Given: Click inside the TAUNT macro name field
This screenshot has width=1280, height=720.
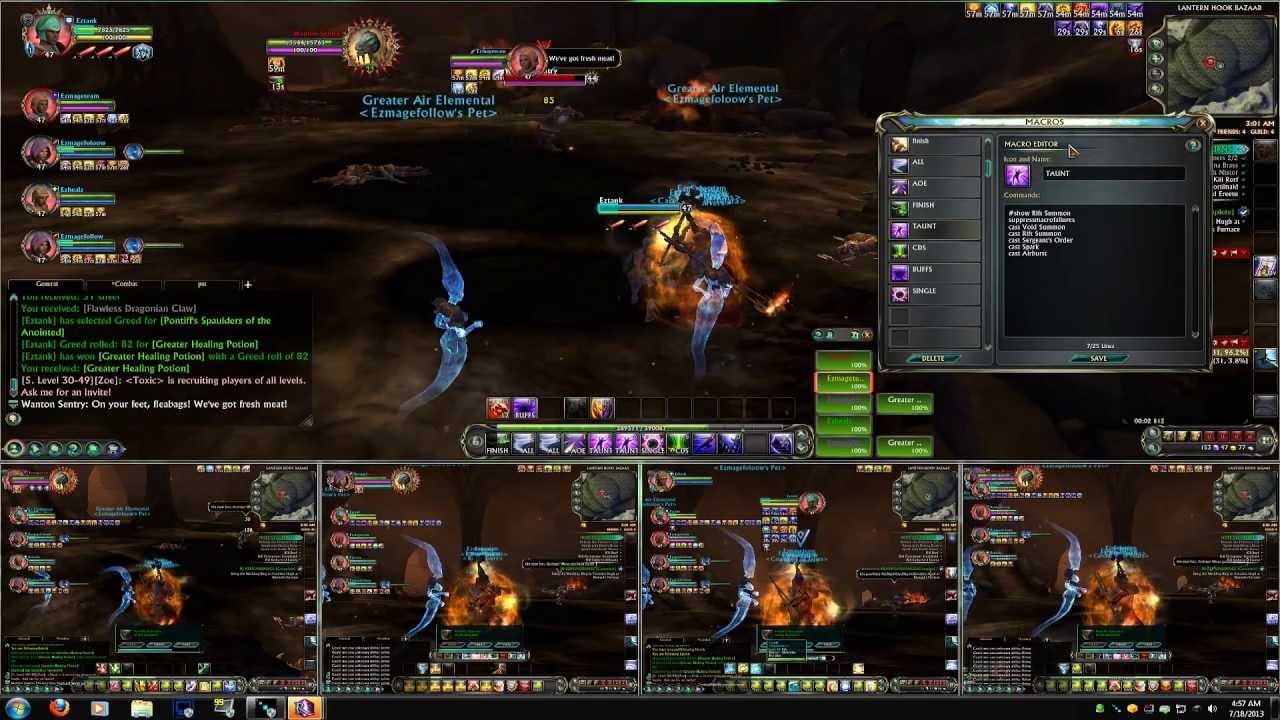Looking at the screenshot, I should pyautogui.click(x=1115, y=174).
